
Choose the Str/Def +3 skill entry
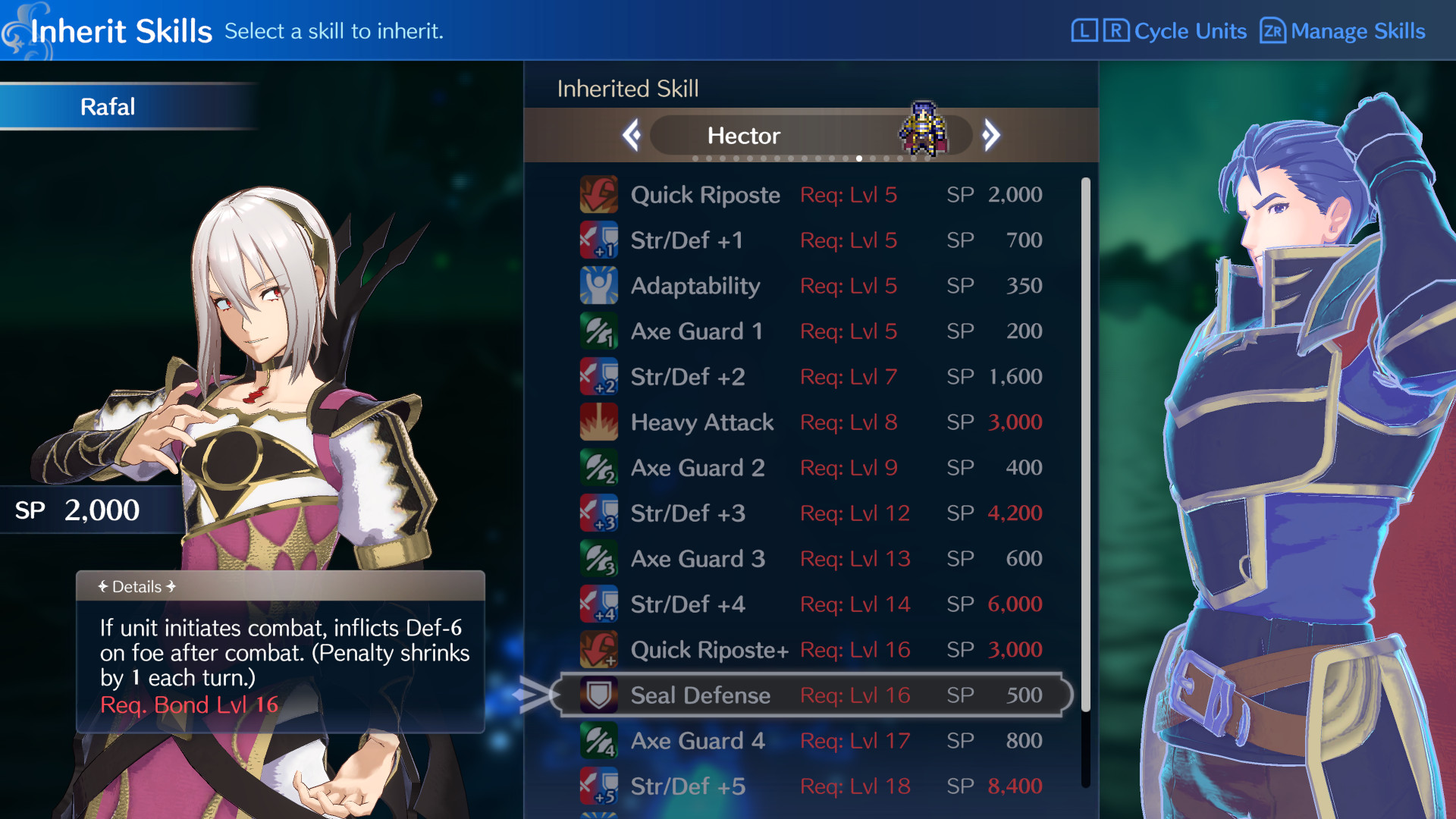[x=758, y=513]
